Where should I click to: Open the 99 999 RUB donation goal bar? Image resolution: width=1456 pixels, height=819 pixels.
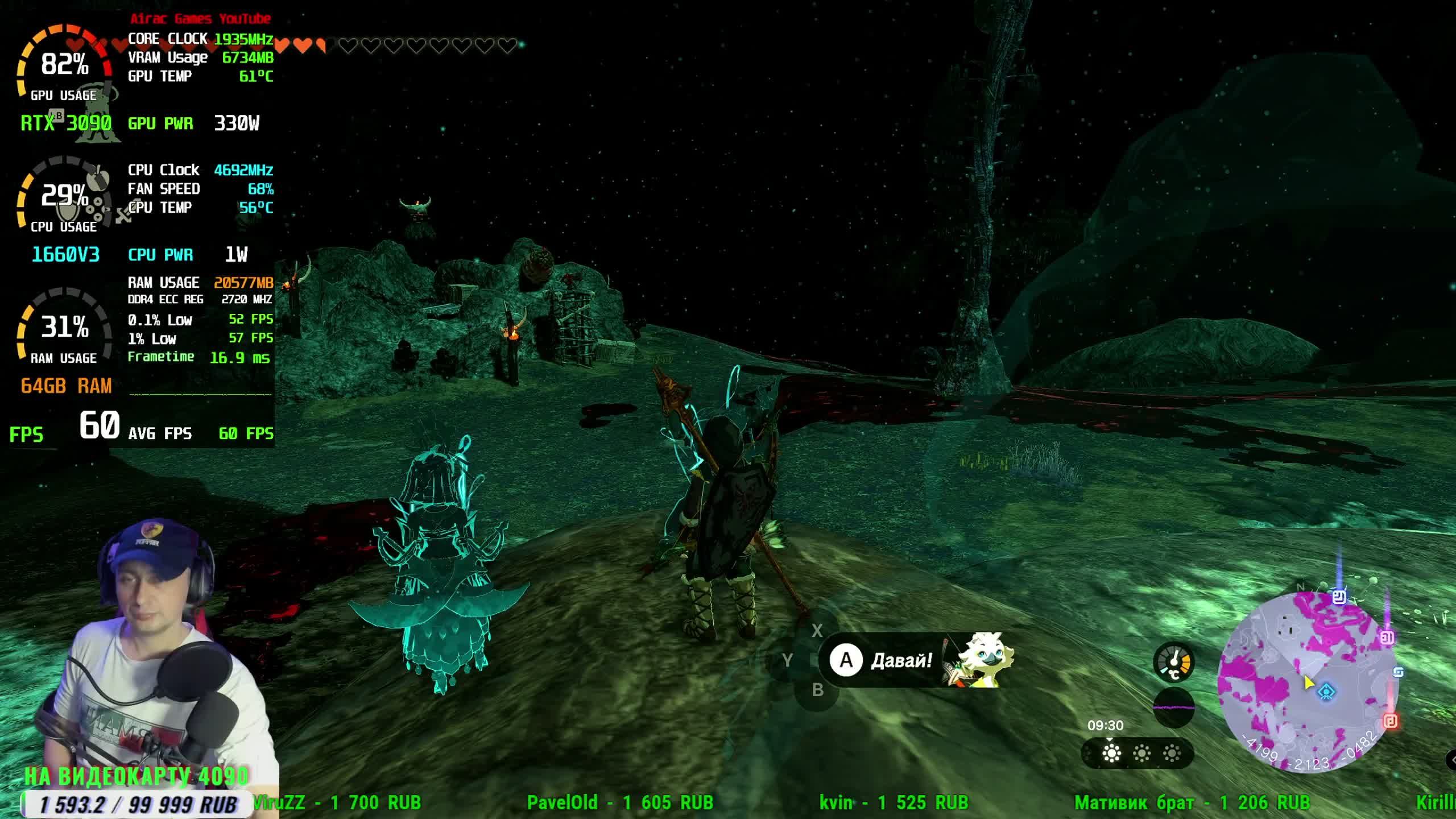click(136, 804)
